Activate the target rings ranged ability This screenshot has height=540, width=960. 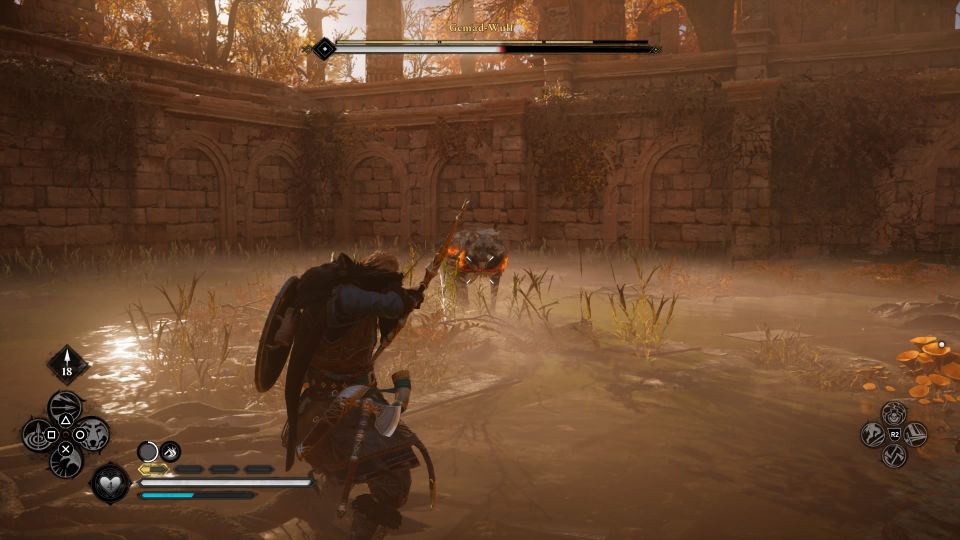pyautogui.click(x=38, y=434)
